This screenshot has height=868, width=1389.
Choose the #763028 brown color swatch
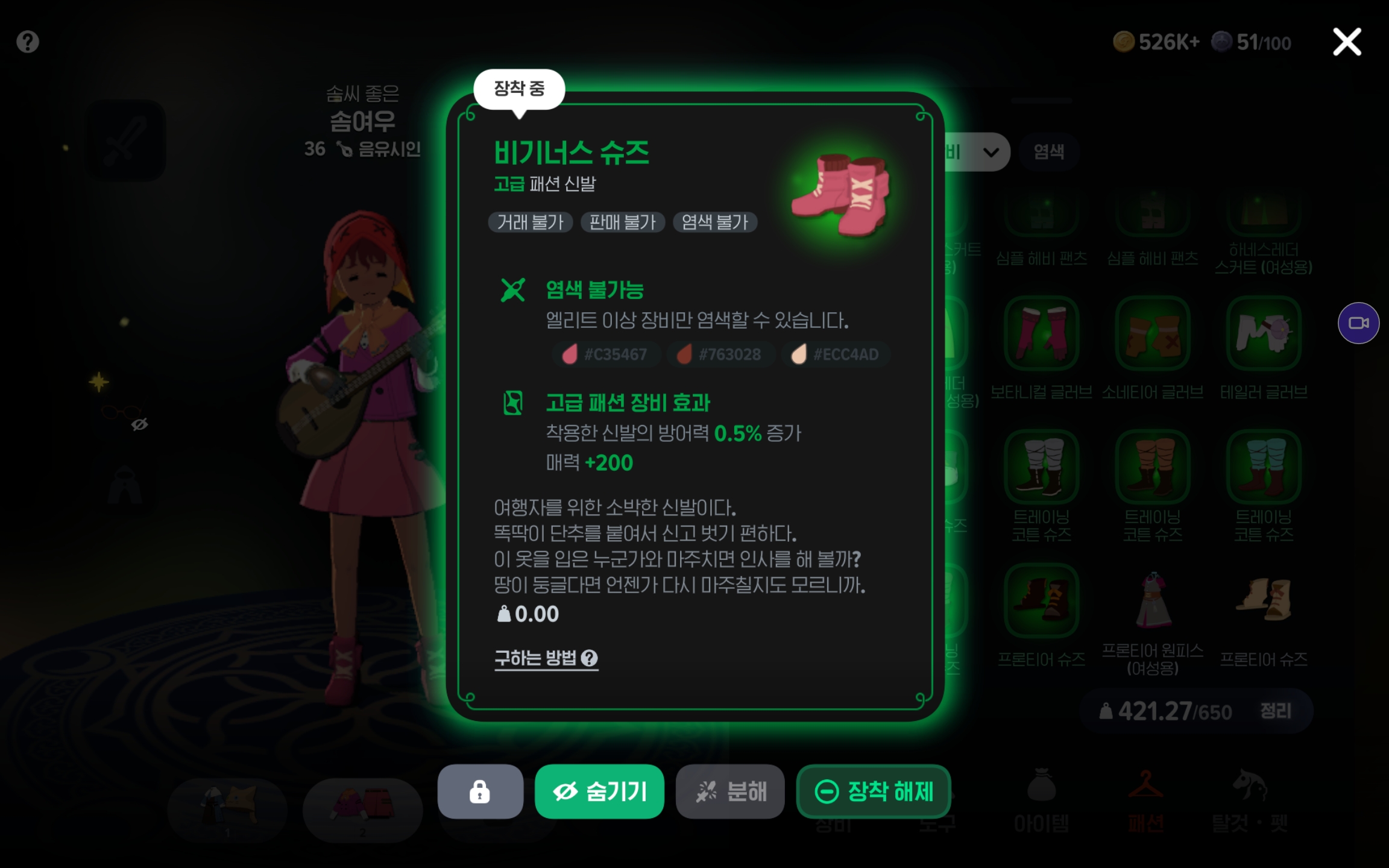(719, 354)
